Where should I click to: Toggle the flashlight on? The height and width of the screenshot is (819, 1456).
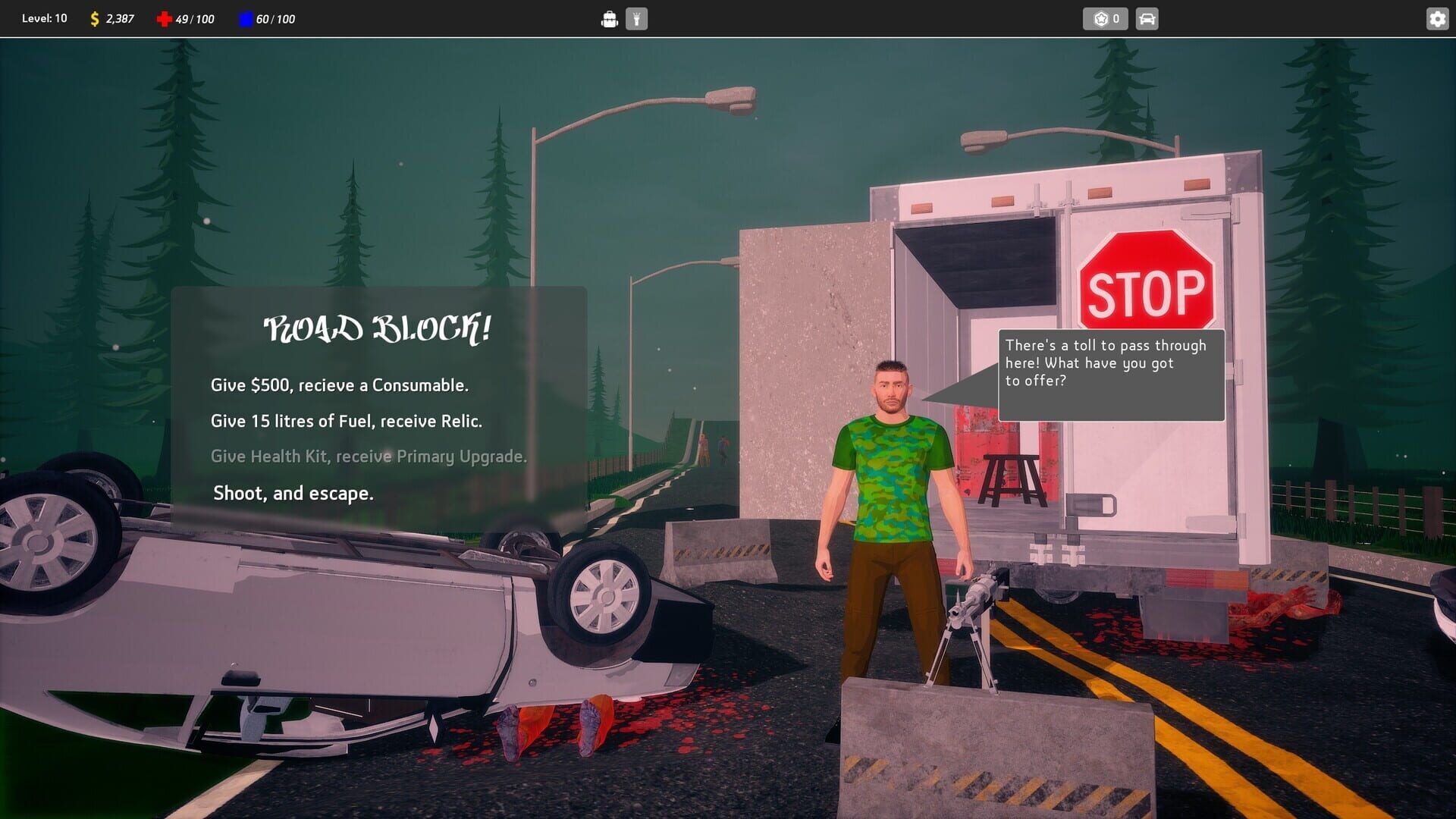[x=637, y=18]
